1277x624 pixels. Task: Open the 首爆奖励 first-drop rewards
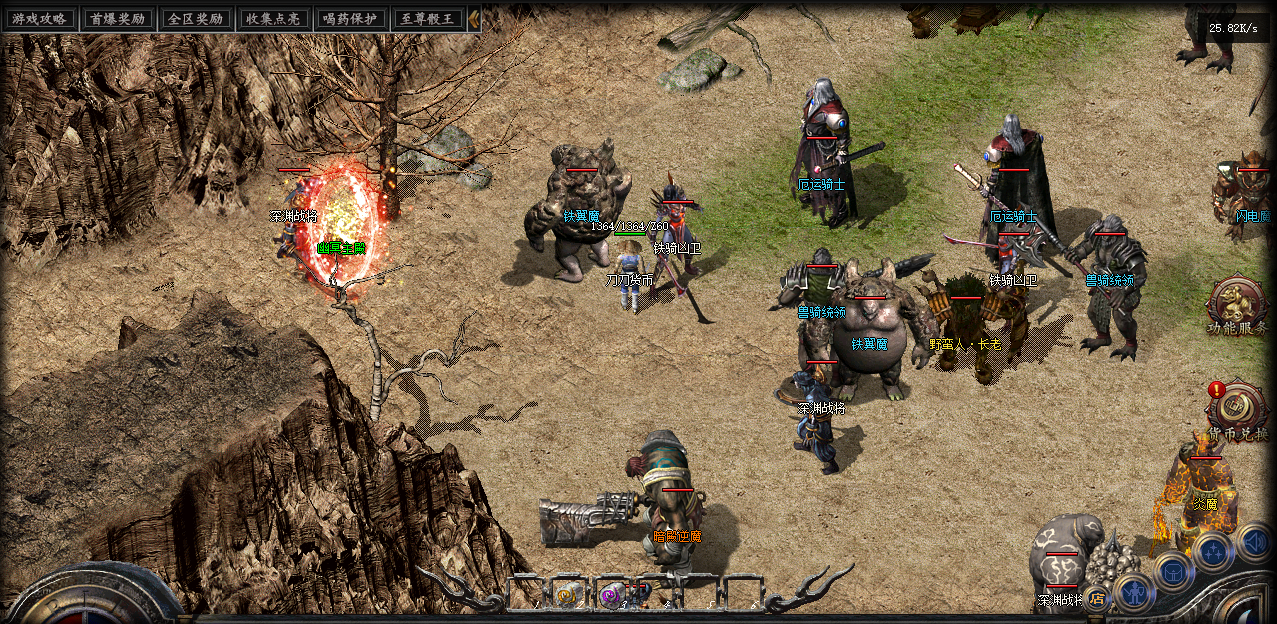coord(118,18)
